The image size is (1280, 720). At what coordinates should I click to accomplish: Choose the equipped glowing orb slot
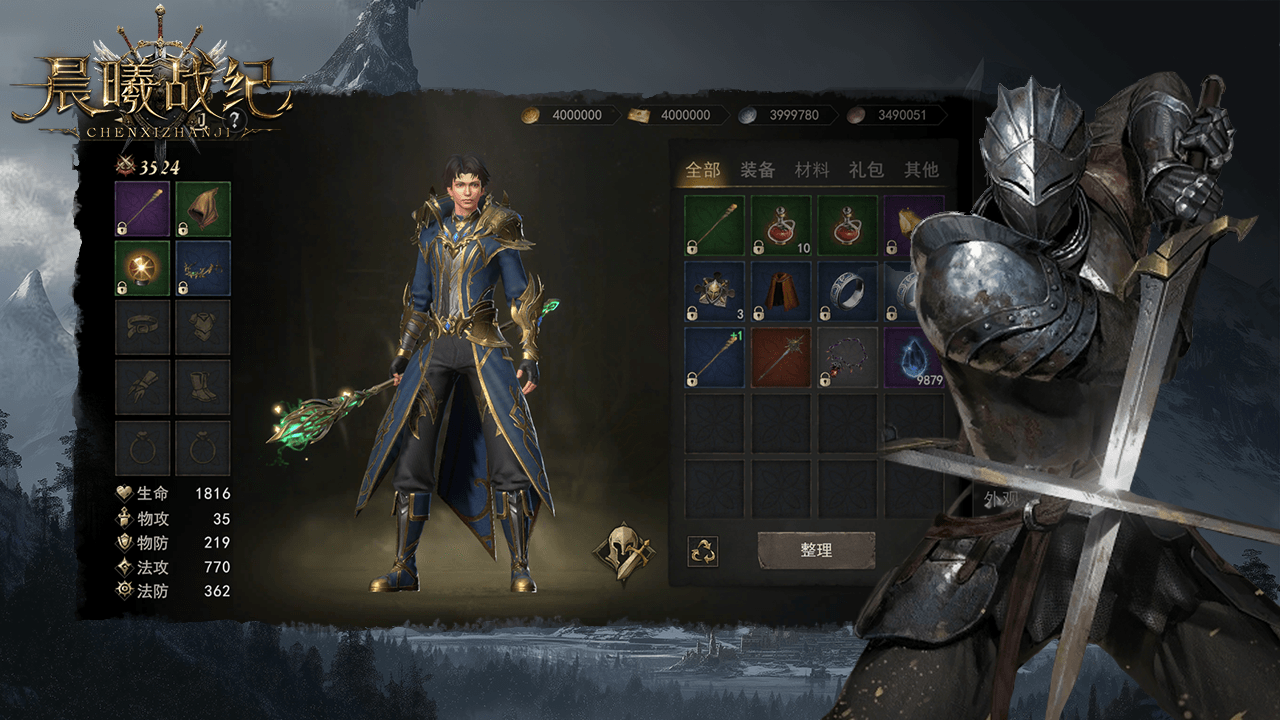coord(143,268)
